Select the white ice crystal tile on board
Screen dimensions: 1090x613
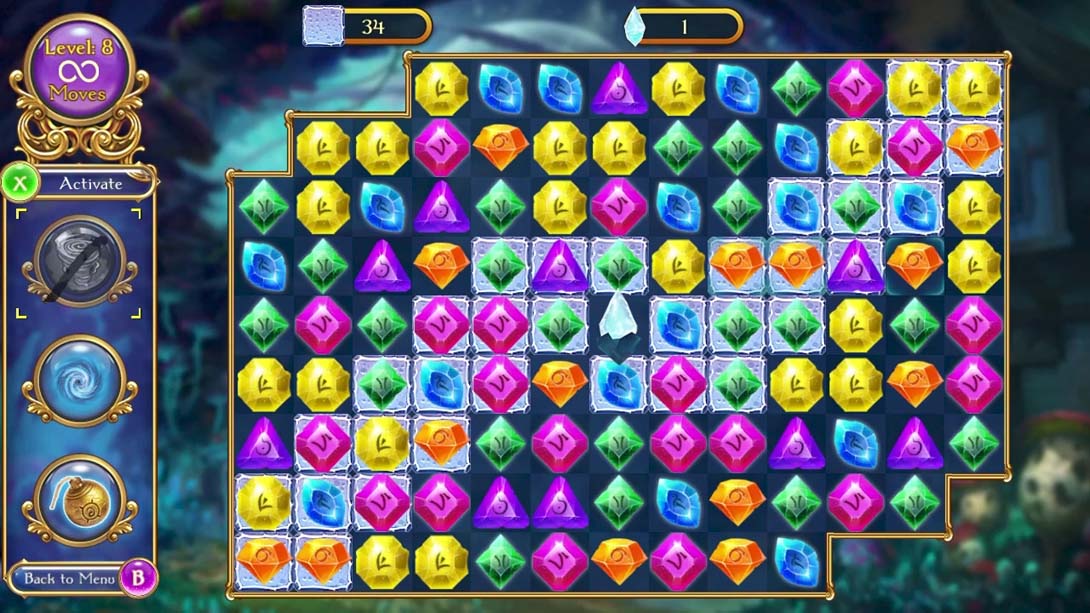click(618, 322)
